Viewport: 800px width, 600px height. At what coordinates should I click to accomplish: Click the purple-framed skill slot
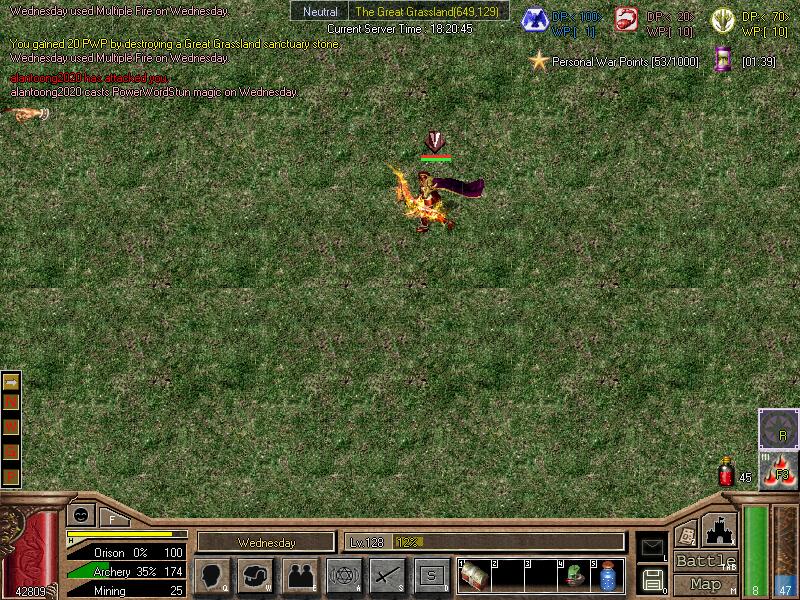(777, 427)
